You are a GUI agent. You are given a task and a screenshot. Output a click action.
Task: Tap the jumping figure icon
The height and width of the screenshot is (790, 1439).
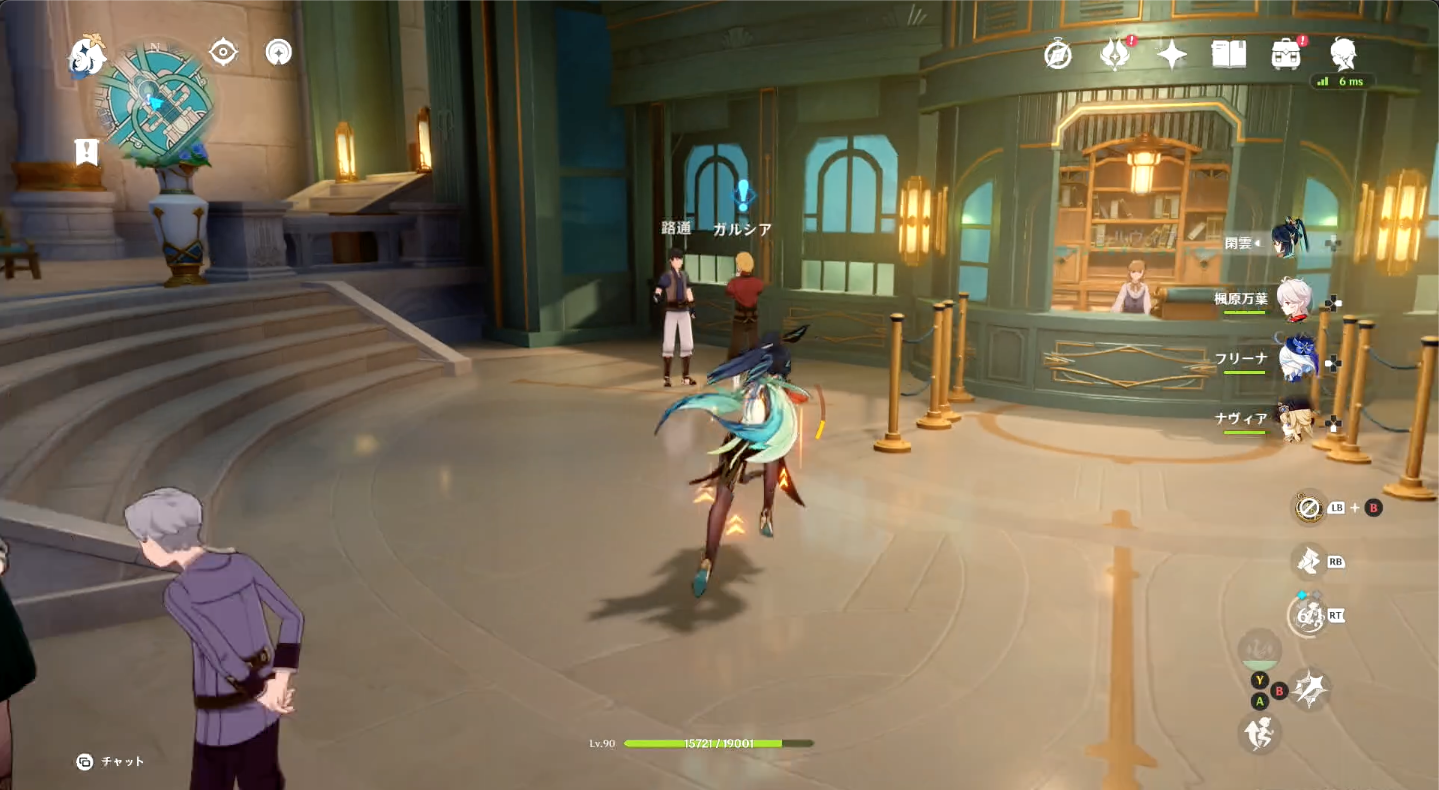(x=1261, y=734)
